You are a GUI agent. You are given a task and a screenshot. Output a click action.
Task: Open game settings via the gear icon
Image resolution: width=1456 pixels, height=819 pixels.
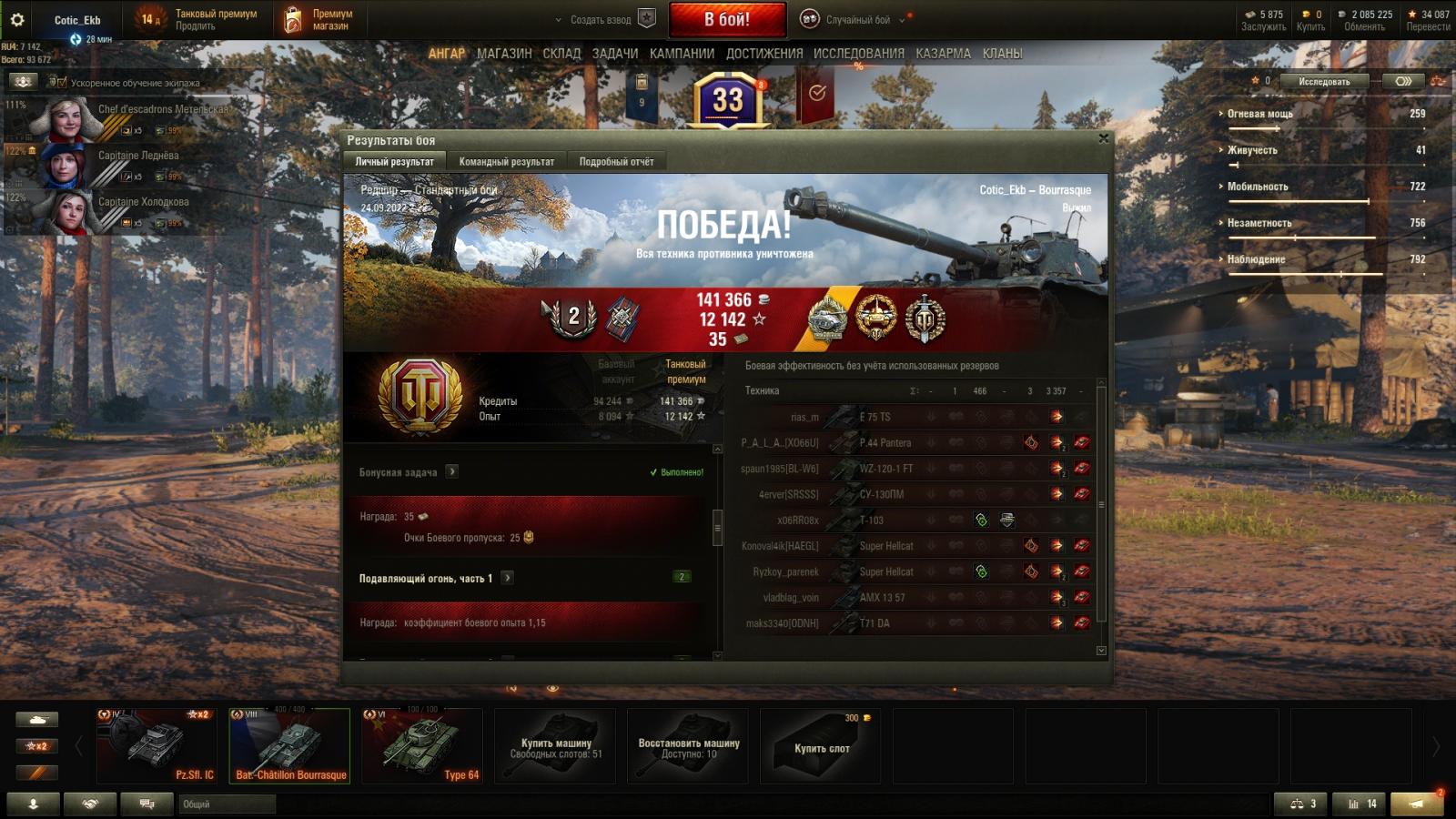(16, 19)
